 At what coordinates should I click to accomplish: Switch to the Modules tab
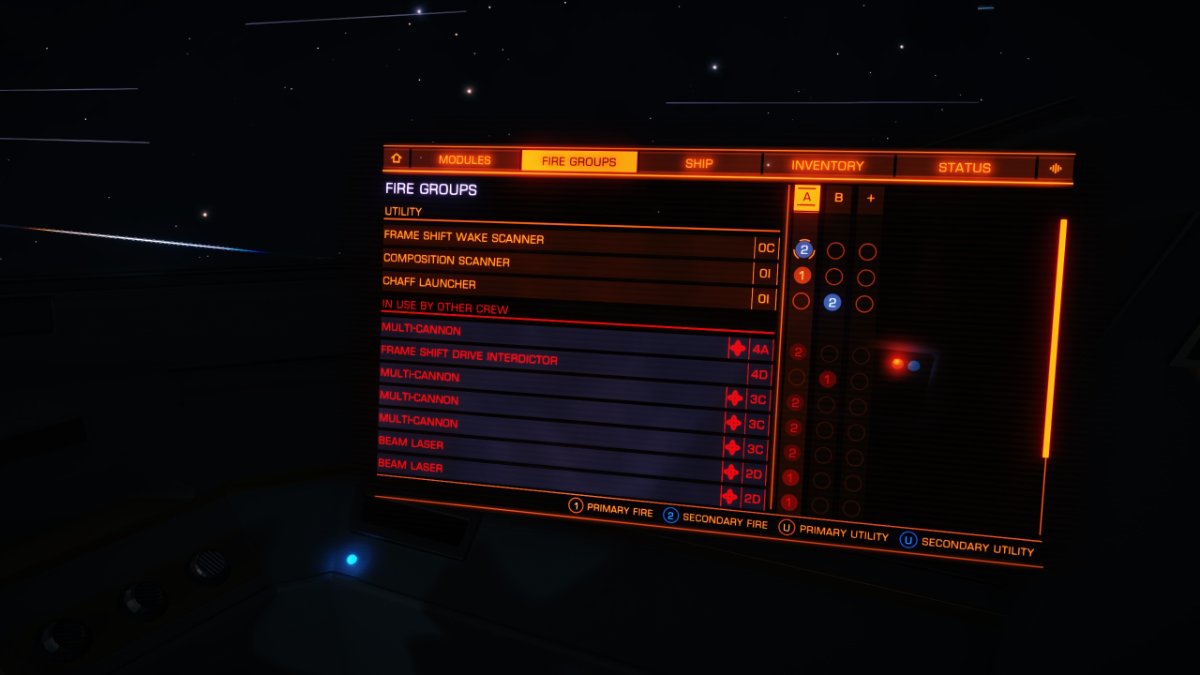click(465, 160)
